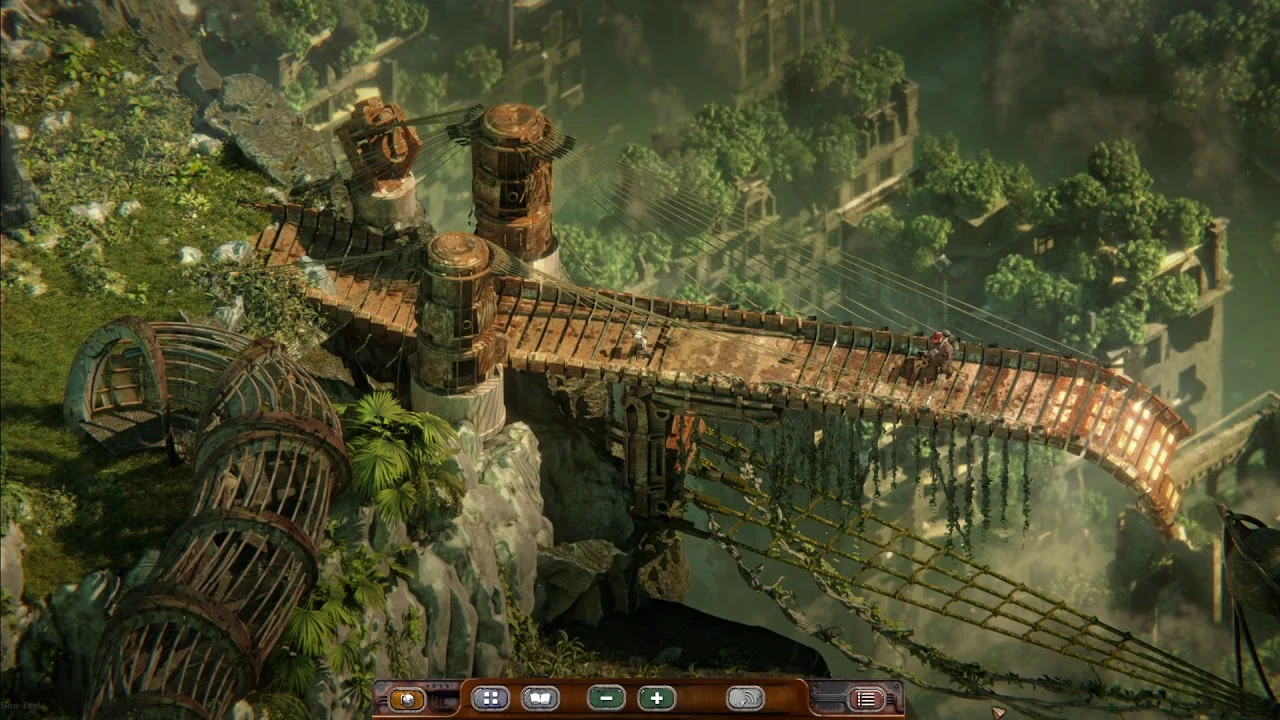Screen dimensions: 1280x720
Task: Open the book journal button
Action: click(x=540, y=698)
